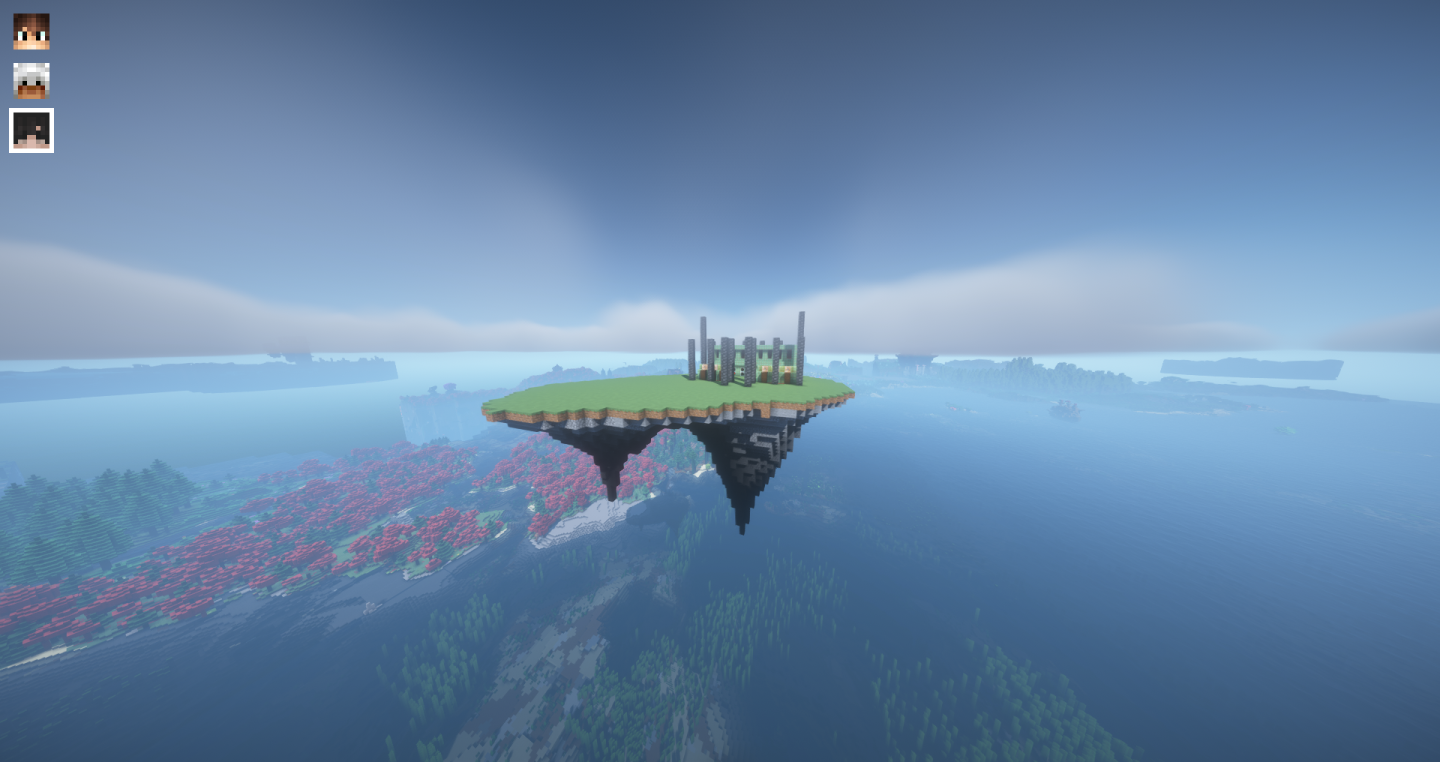This screenshot has width=1440, height=762.
Task: Click the highlighted black-haired player head
Action: pyautogui.click(x=31, y=131)
